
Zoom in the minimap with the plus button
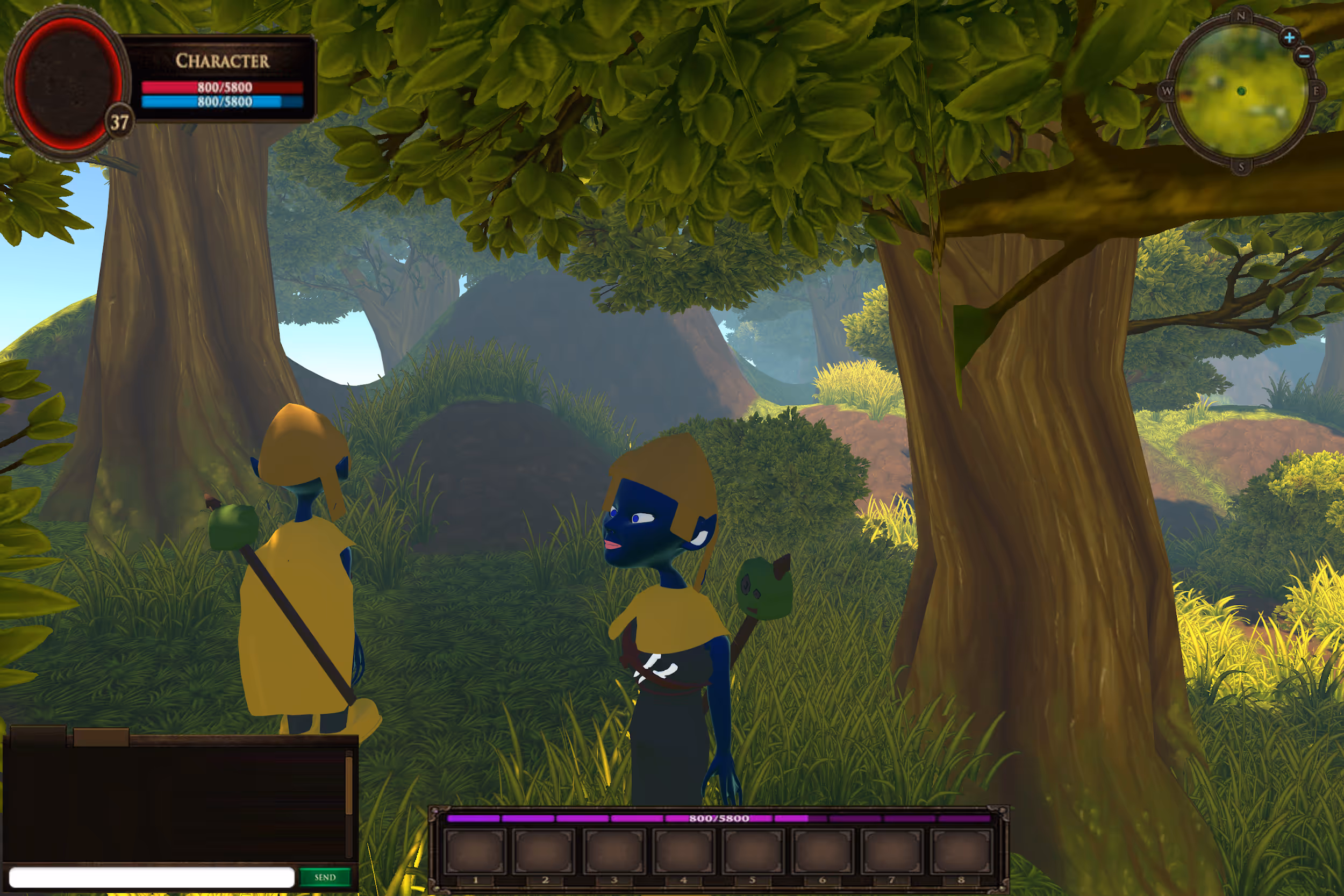click(x=1289, y=38)
